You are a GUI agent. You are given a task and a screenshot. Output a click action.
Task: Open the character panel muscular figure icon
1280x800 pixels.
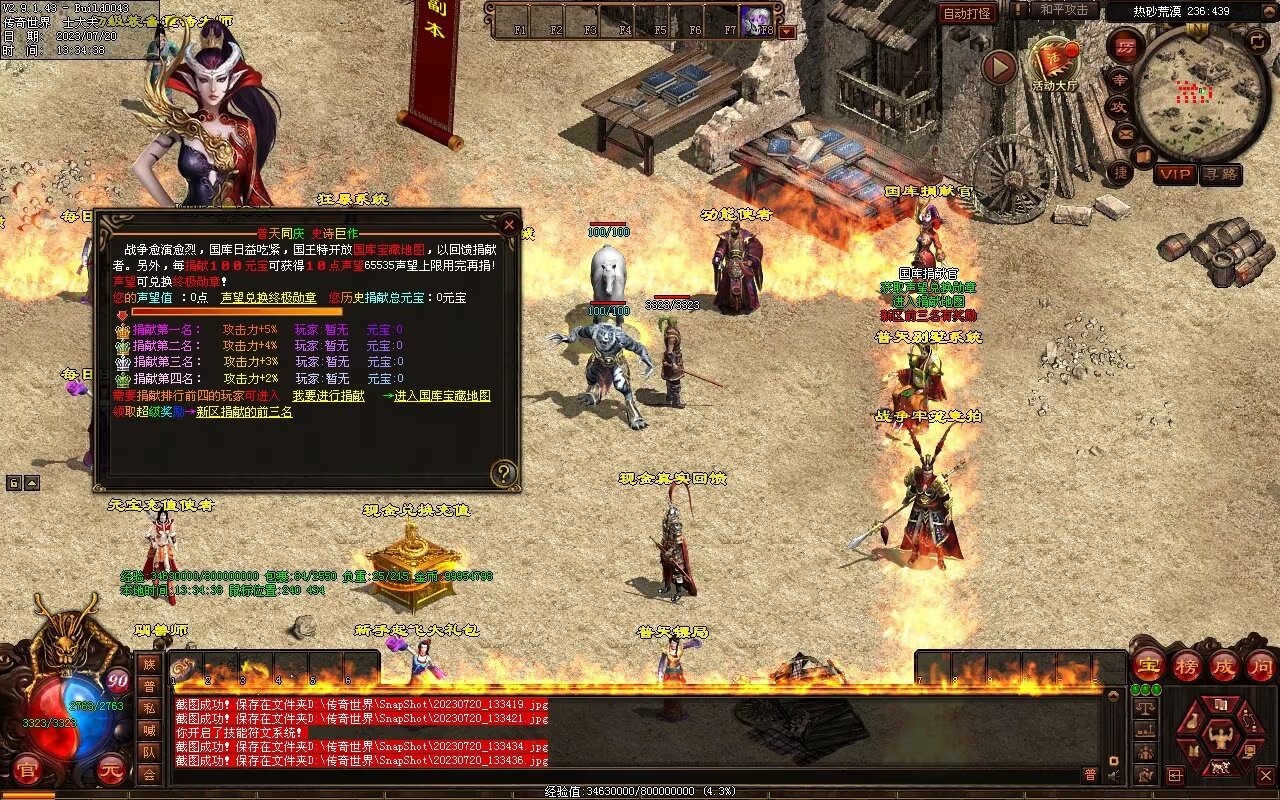pos(1219,739)
